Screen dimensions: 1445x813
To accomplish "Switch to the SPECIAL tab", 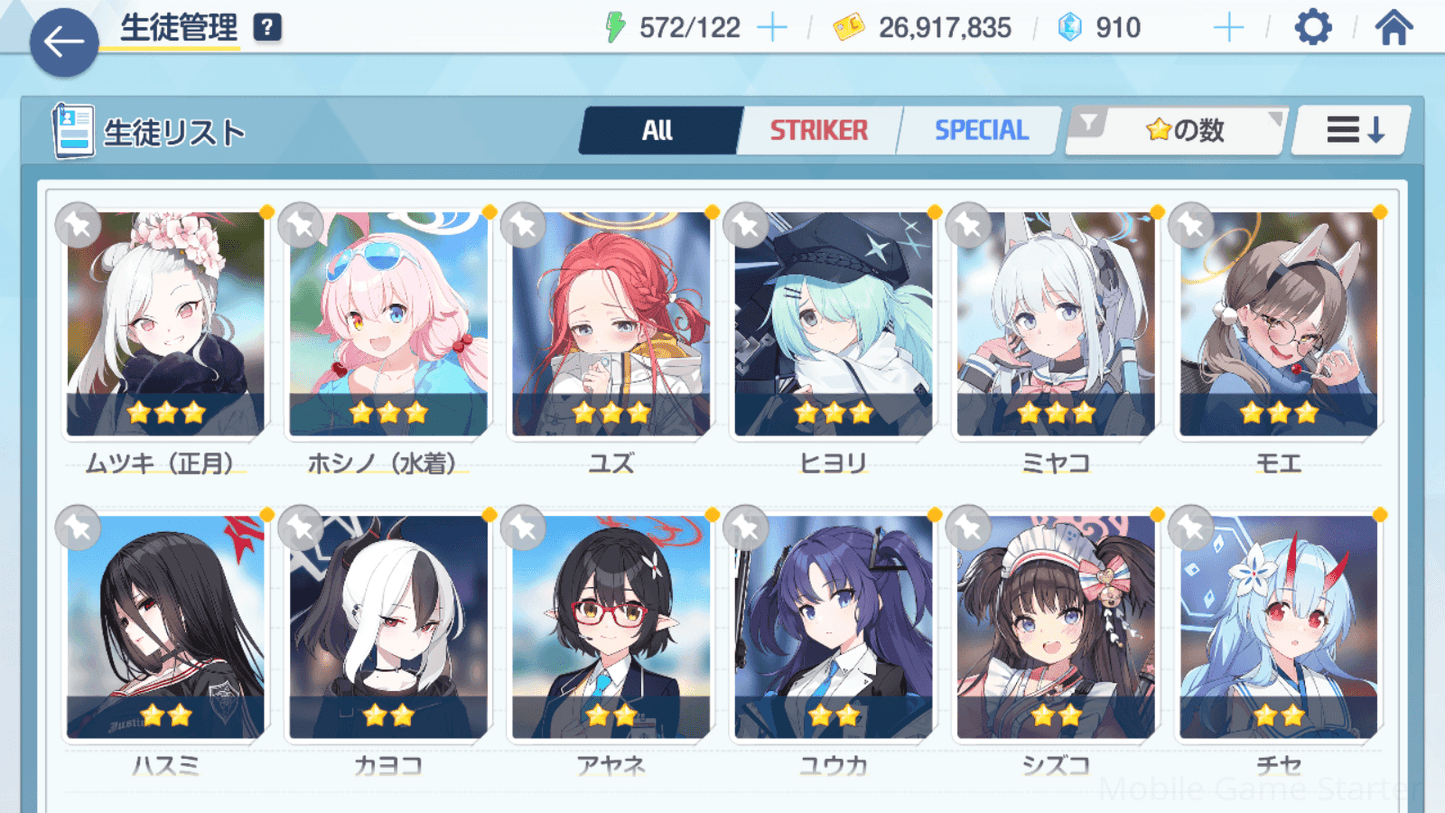I will pyautogui.click(x=981, y=130).
